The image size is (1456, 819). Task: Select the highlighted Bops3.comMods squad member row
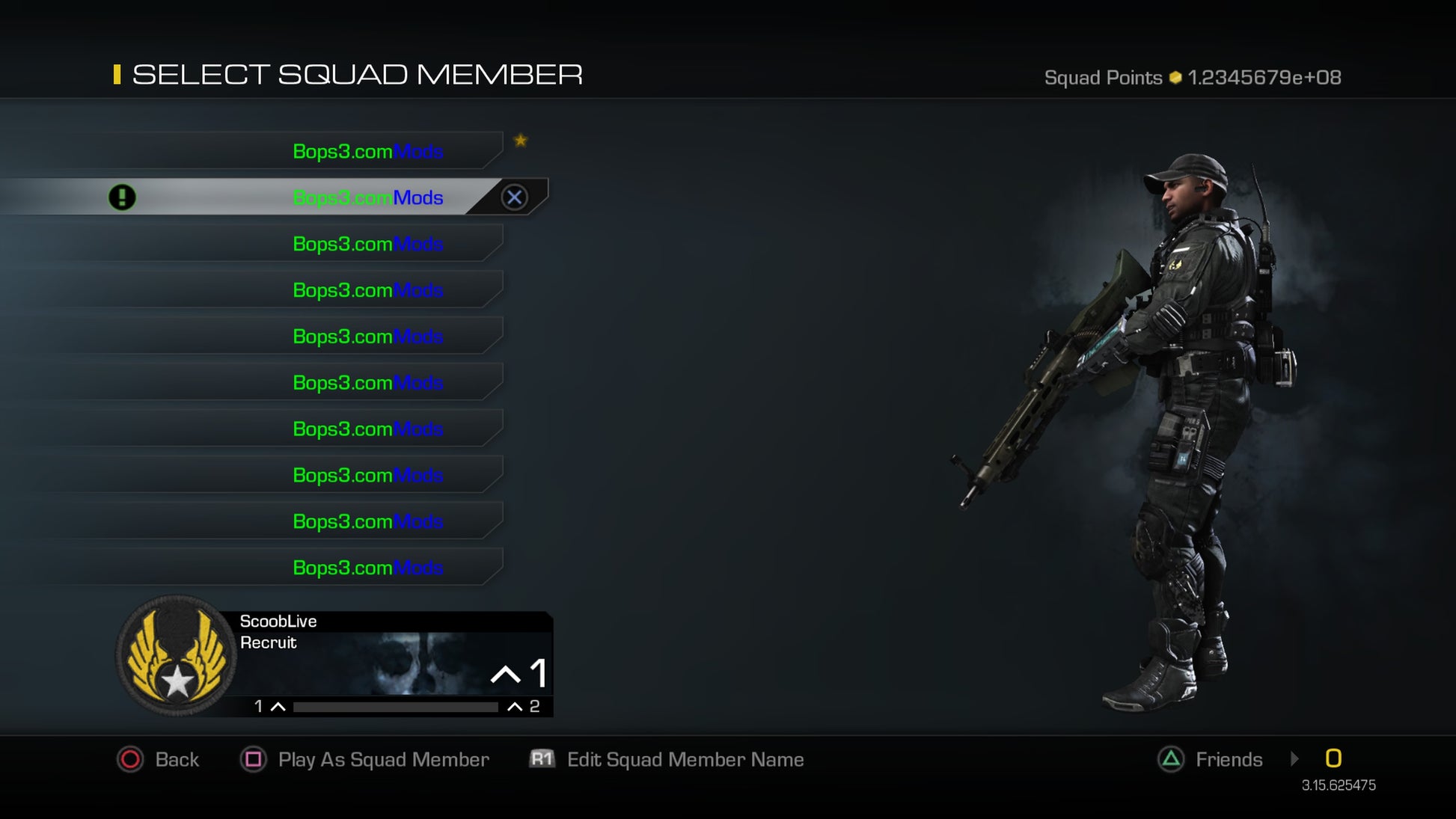click(x=367, y=197)
